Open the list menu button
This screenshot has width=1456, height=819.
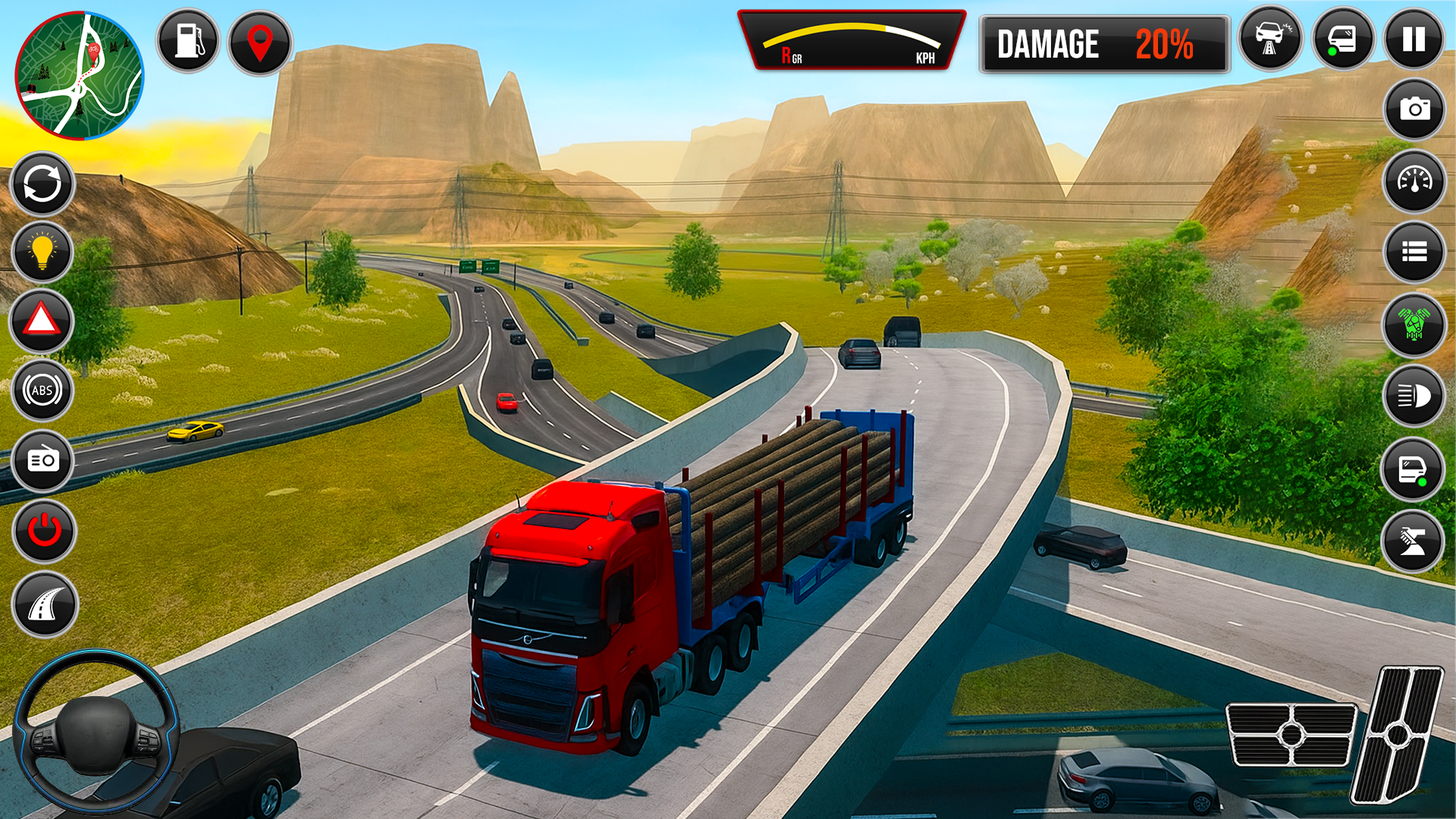[1414, 252]
